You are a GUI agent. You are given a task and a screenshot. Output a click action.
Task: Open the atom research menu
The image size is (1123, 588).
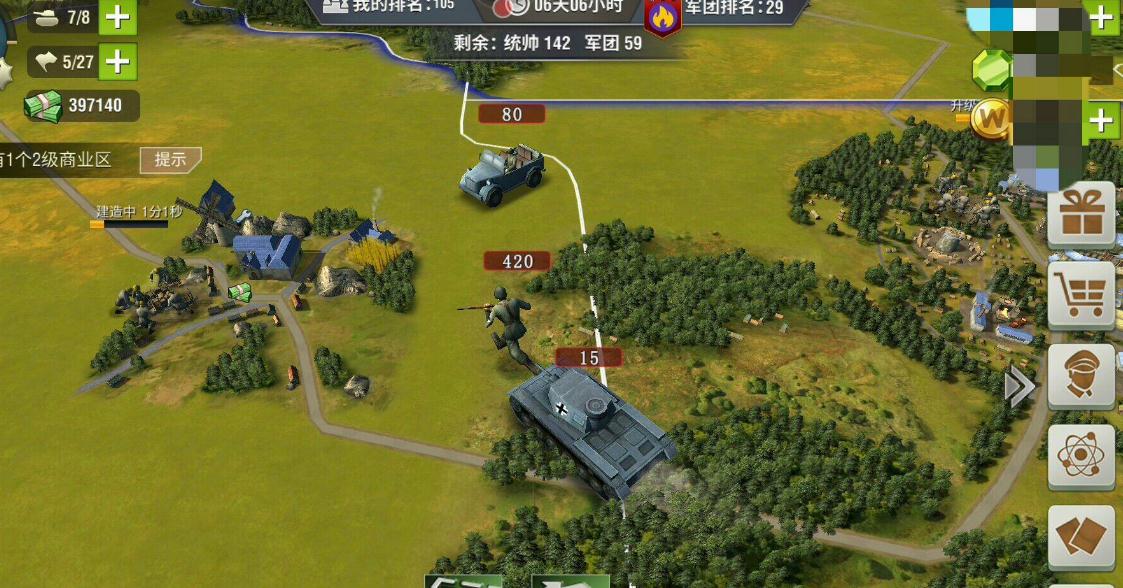1081,456
